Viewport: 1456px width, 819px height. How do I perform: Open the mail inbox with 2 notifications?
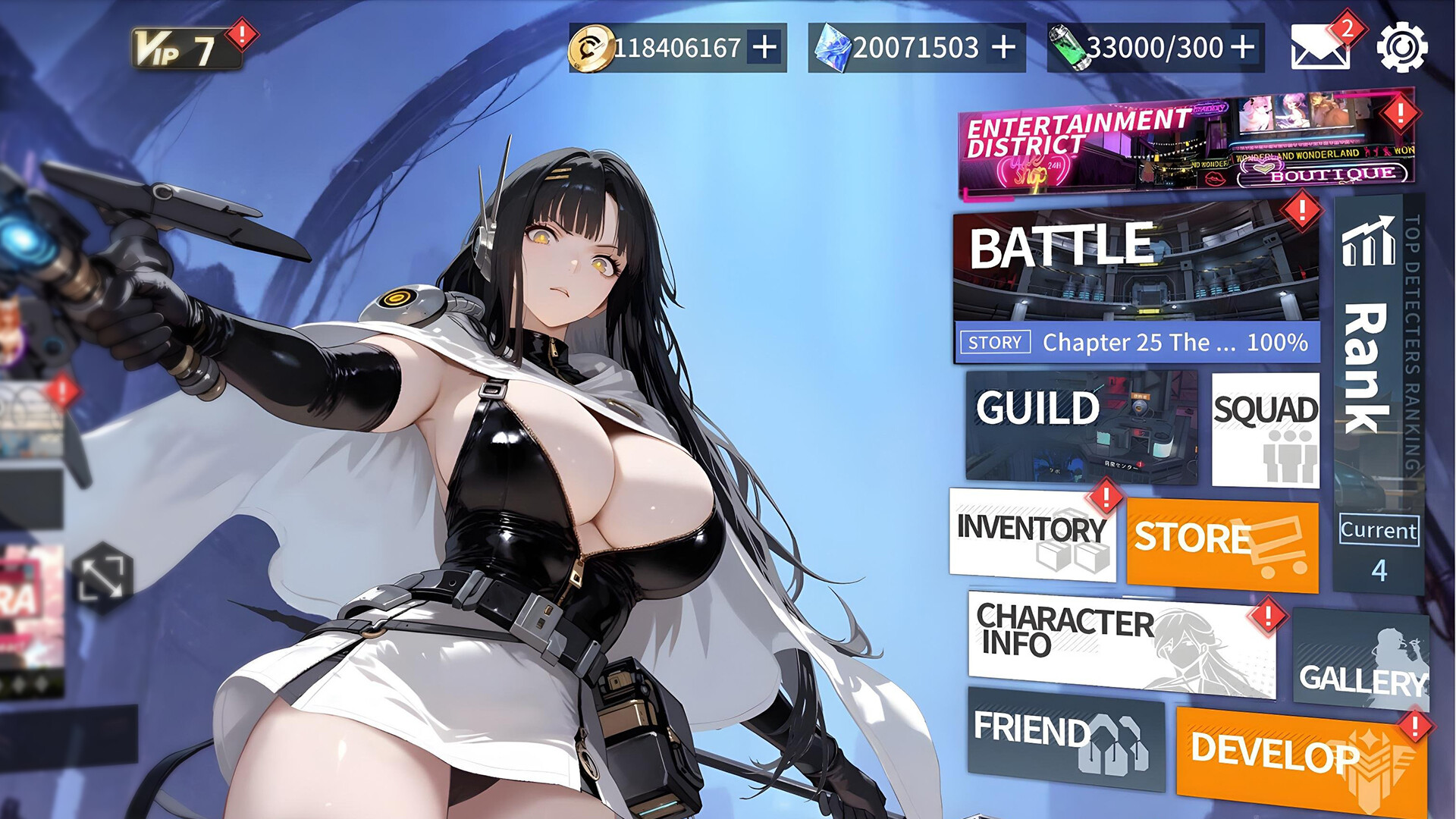click(x=1319, y=47)
